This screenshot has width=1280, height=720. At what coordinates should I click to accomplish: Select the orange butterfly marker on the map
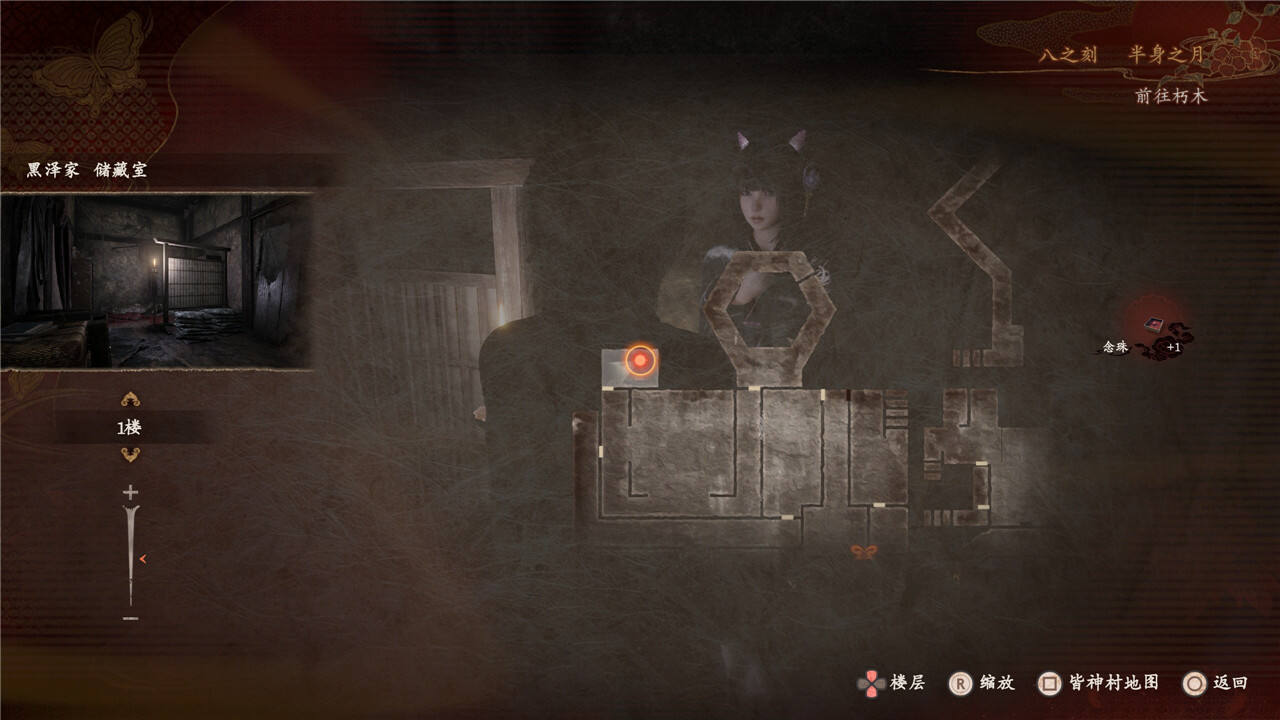click(x=863, y=551)
